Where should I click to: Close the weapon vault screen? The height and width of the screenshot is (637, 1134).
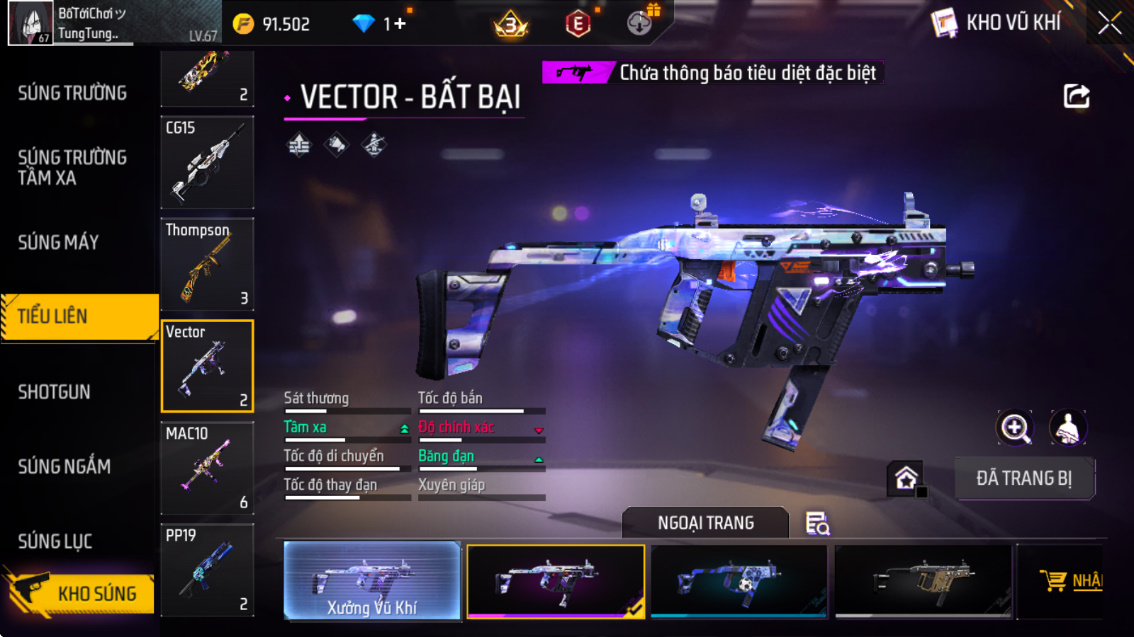click(1109, 23)
